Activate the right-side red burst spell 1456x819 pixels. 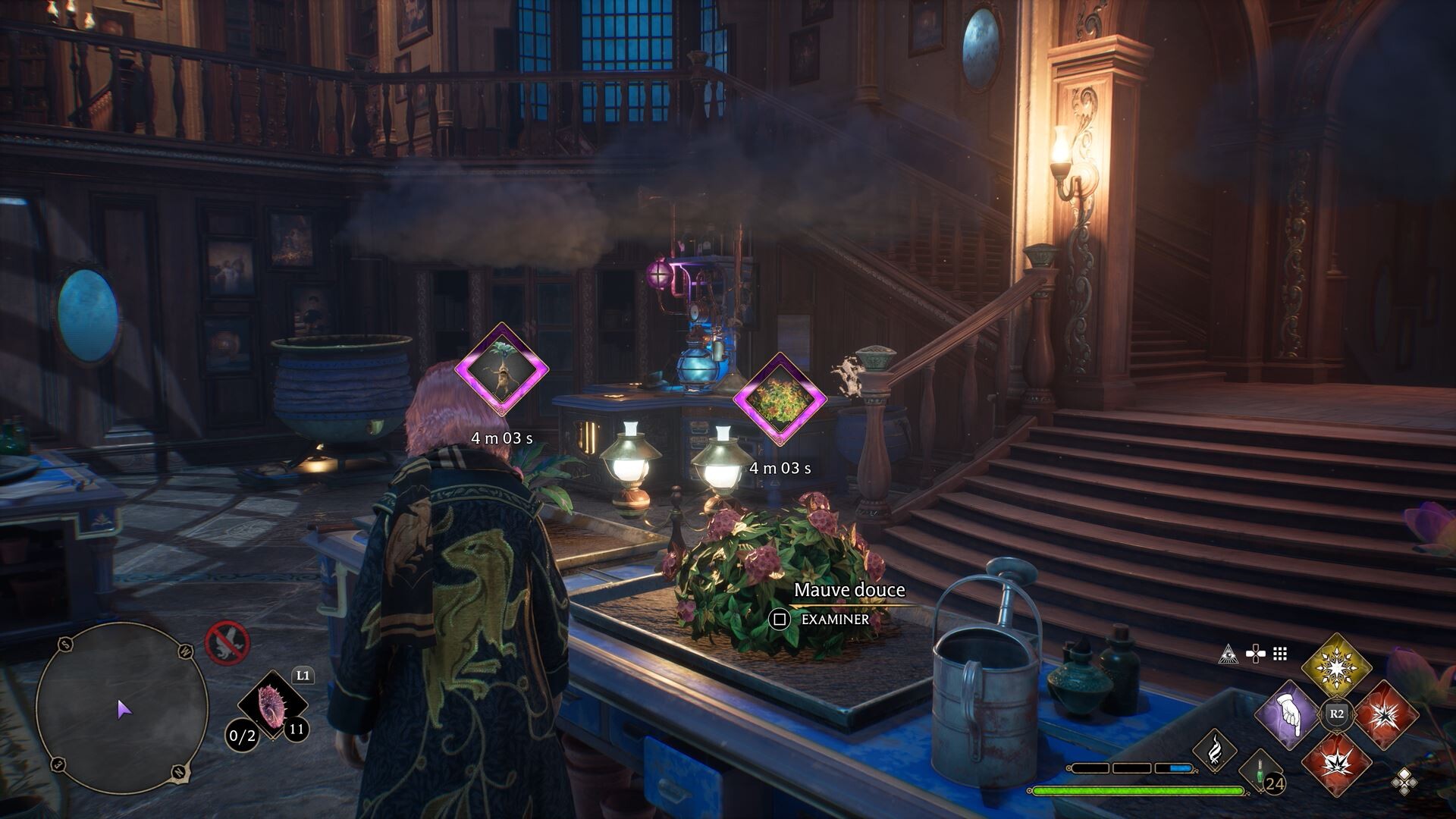[x=1385, y=714]
